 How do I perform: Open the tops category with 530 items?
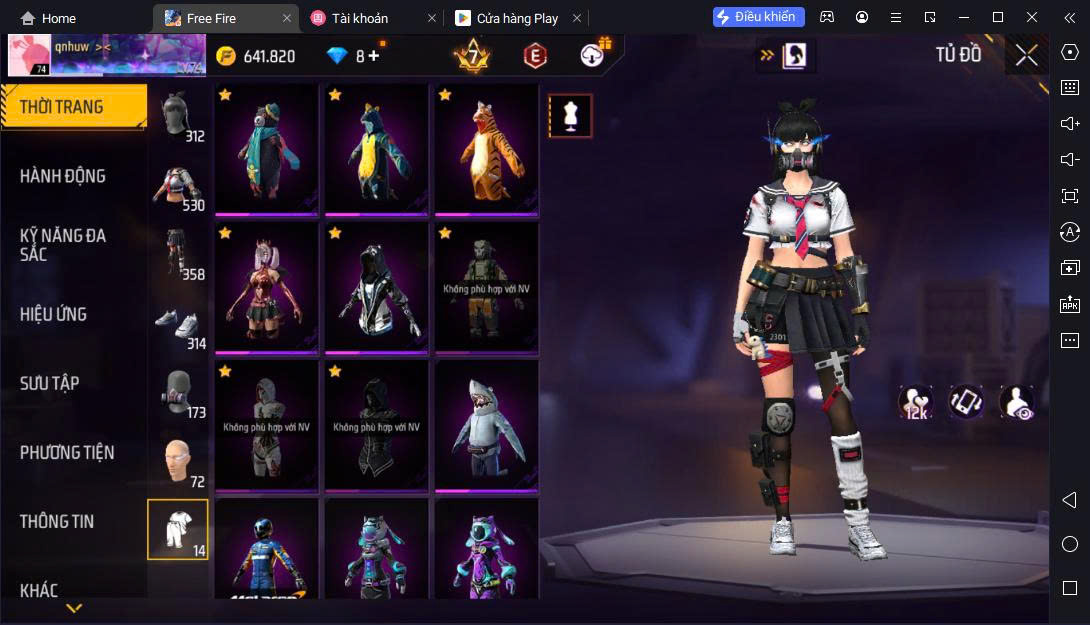click(178, 188)
